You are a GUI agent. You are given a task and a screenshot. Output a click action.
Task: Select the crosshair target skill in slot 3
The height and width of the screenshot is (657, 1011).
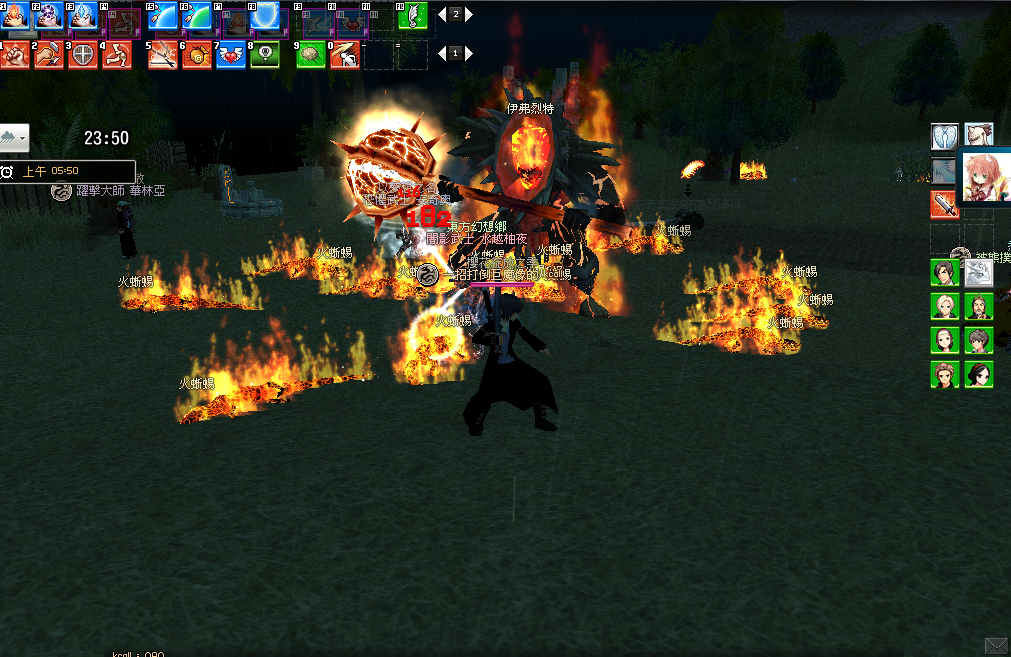click(83, 54)
